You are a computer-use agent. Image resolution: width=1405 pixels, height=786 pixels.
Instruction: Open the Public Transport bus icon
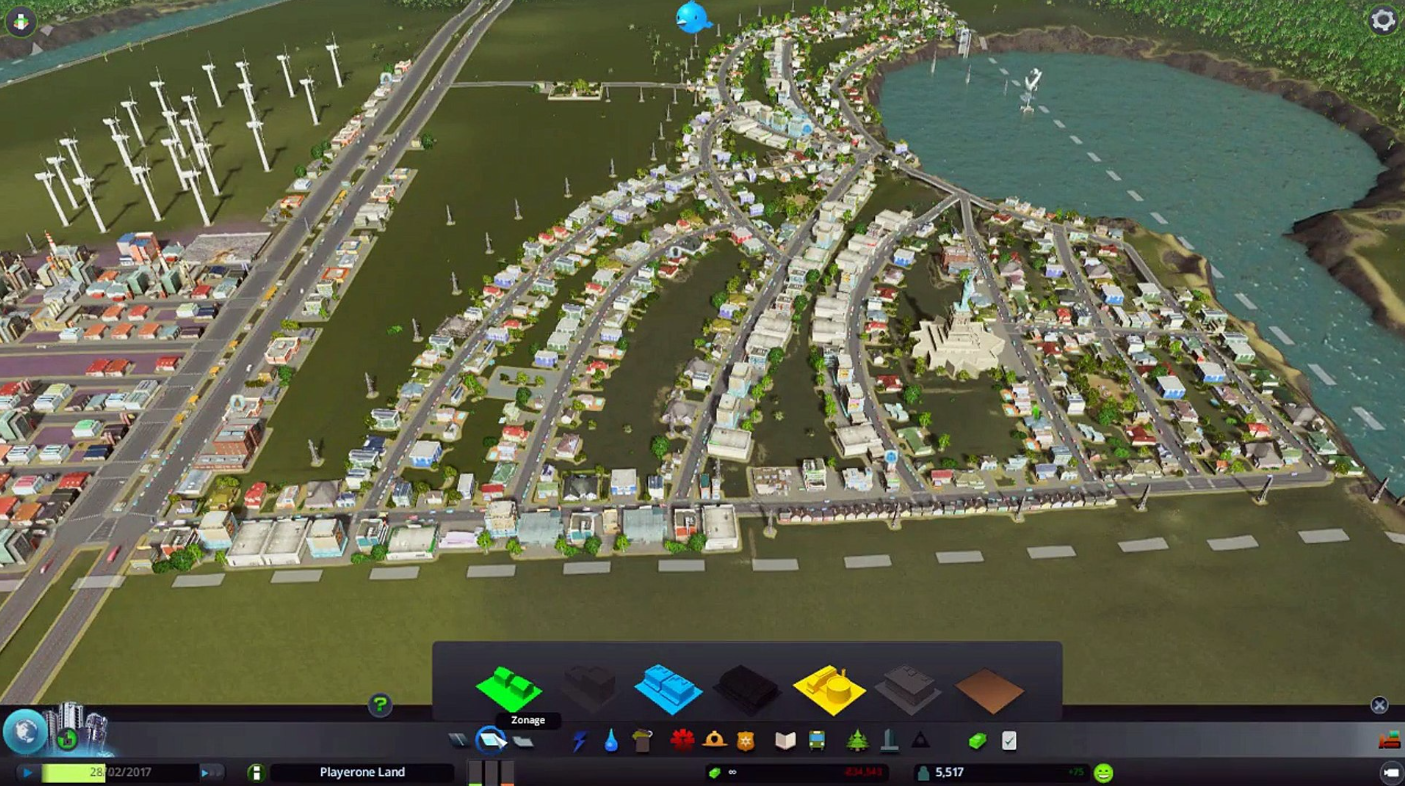[819, 740]
